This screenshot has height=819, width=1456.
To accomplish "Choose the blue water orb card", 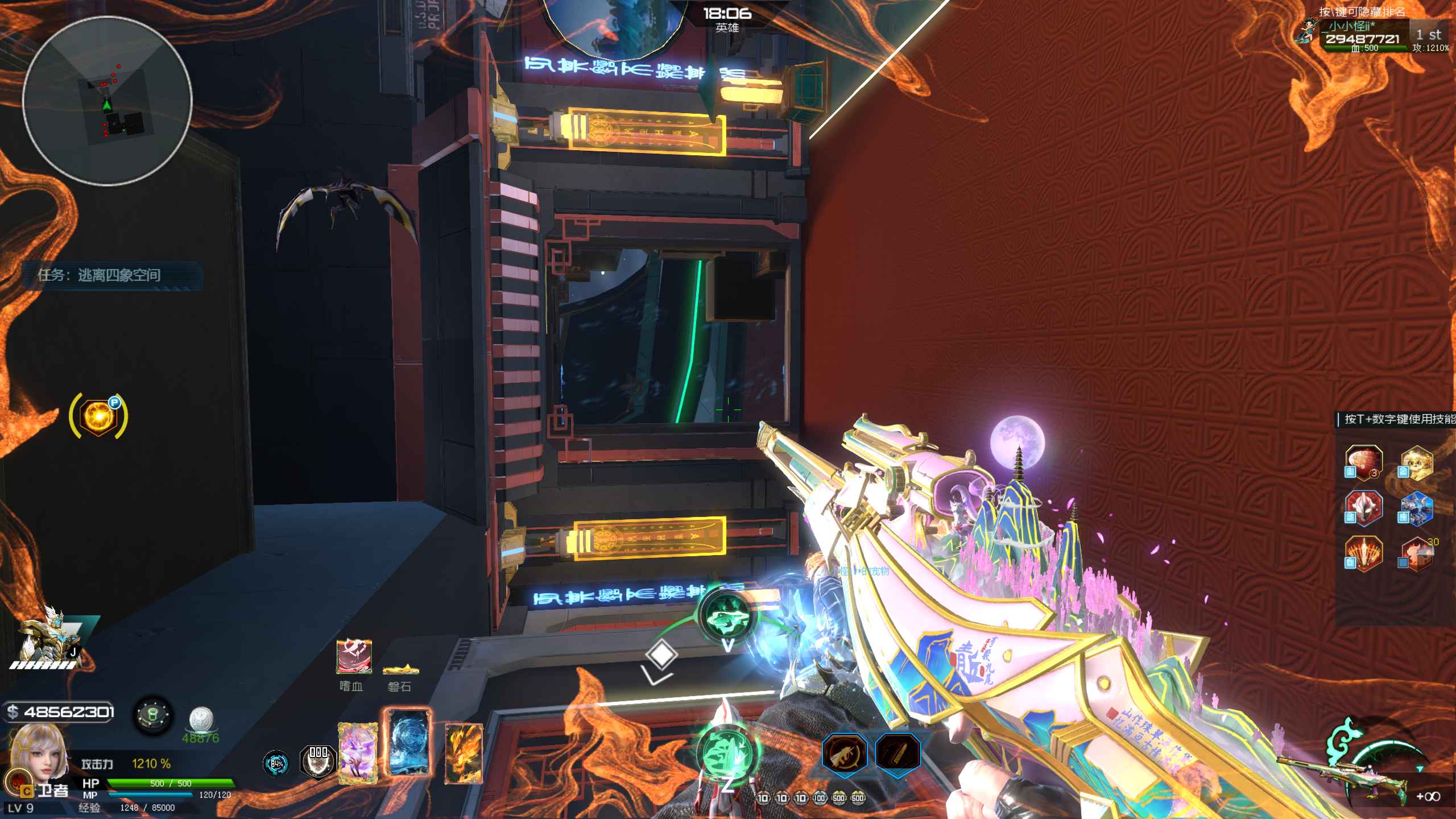I will pos(409,743).
